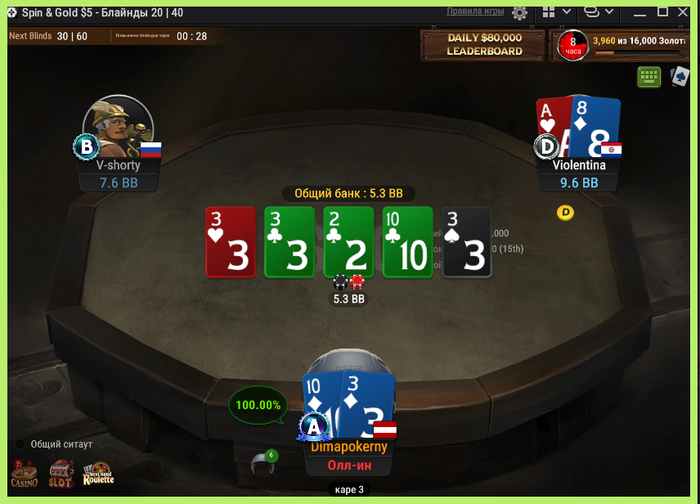Toggle the Общий ситаут checkbox

click(19, 444)
